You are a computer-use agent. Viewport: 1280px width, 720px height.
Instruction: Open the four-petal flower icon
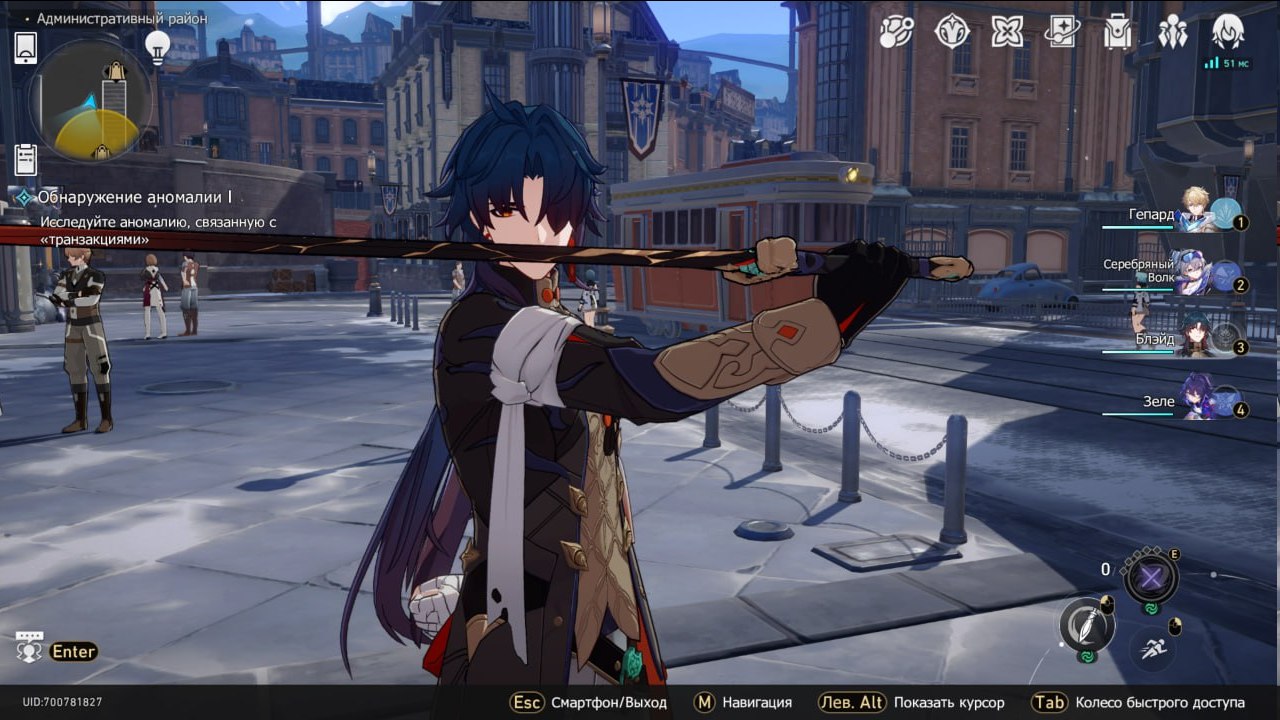click(1007, 32)
